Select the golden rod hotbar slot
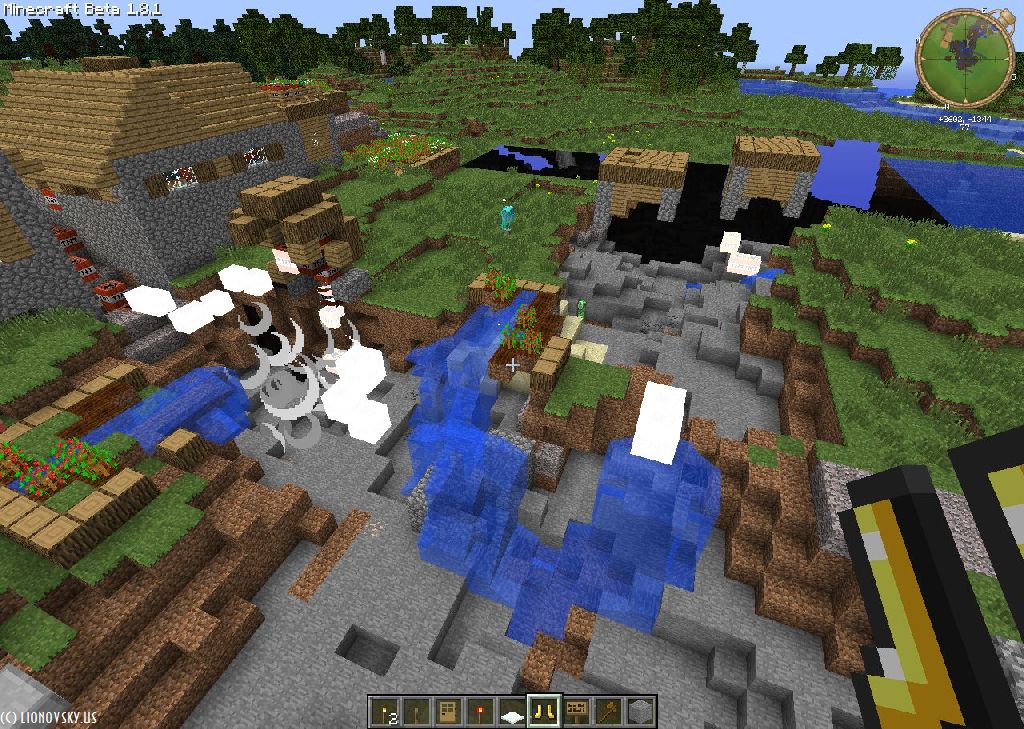 [x=608, y=711]
